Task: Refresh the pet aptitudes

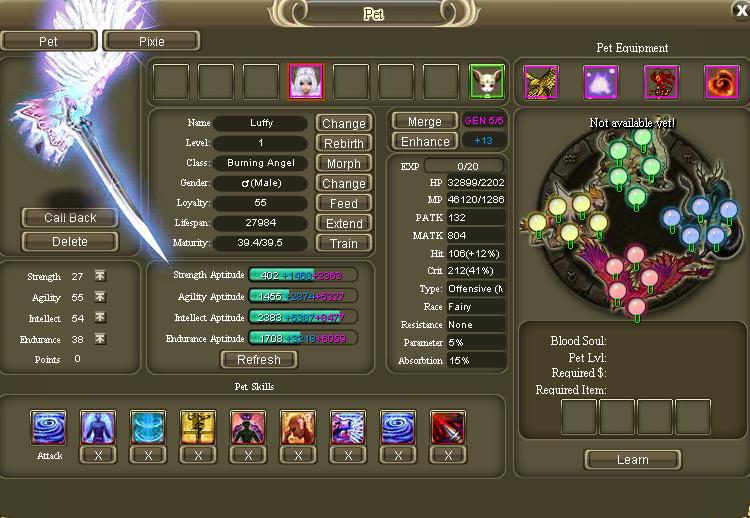Action: [x=258, y=360]
